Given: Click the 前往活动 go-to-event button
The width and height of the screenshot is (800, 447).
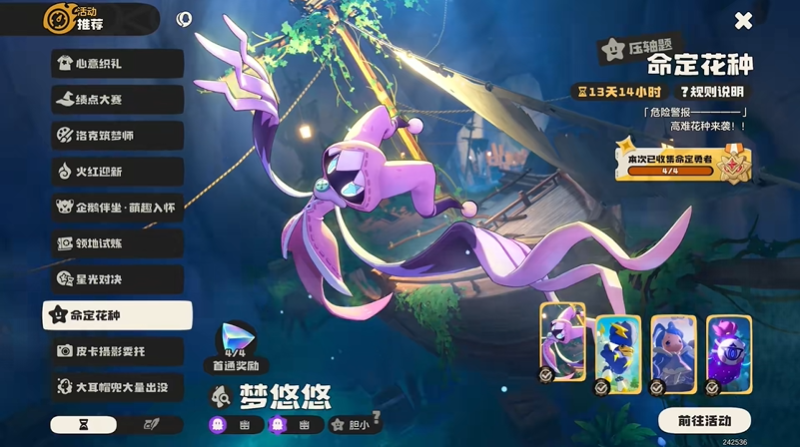Looking at the screenshot, I should (x=704, y=420).
